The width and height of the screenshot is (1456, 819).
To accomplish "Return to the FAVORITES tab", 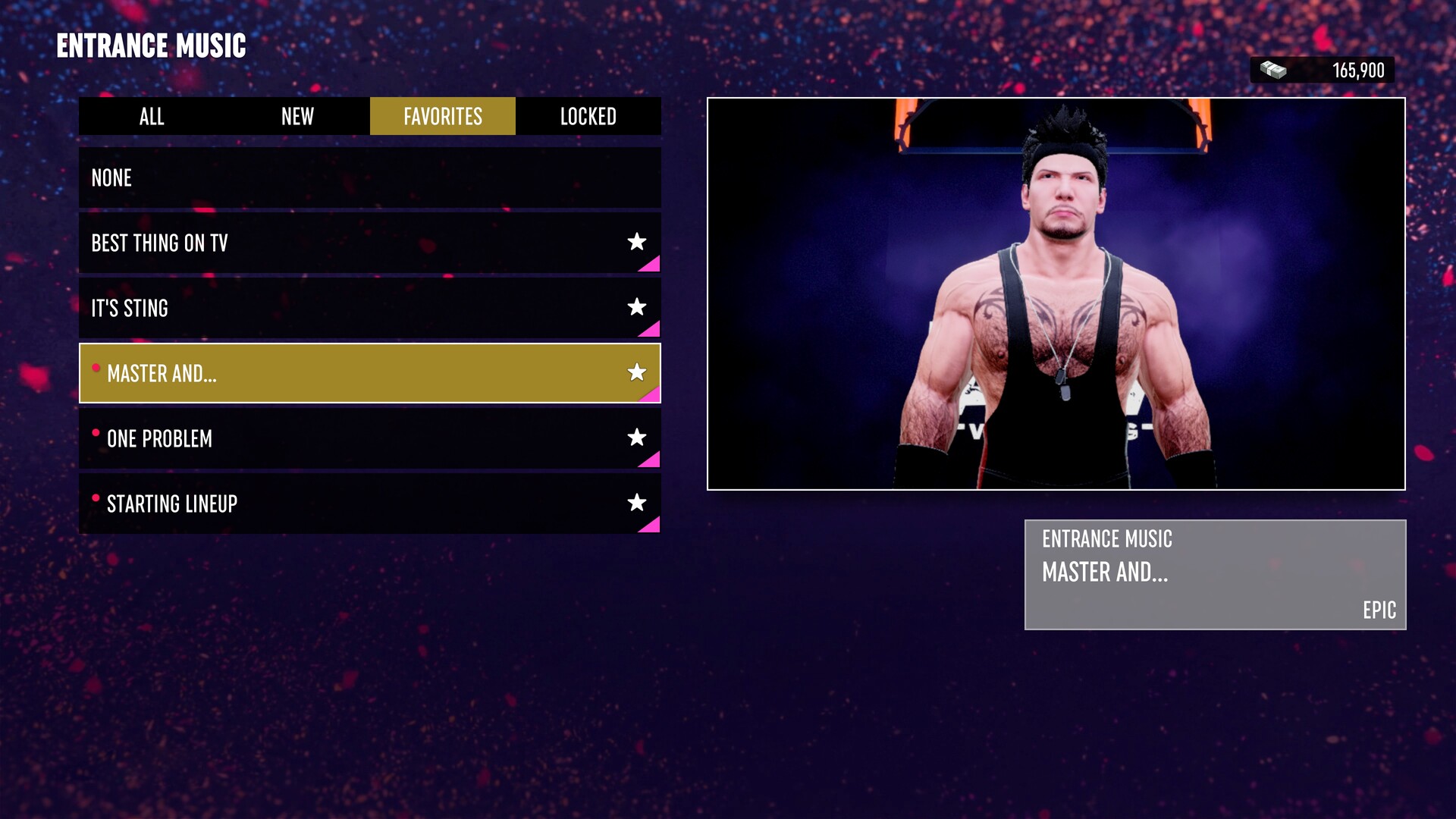I will point(442,117).
